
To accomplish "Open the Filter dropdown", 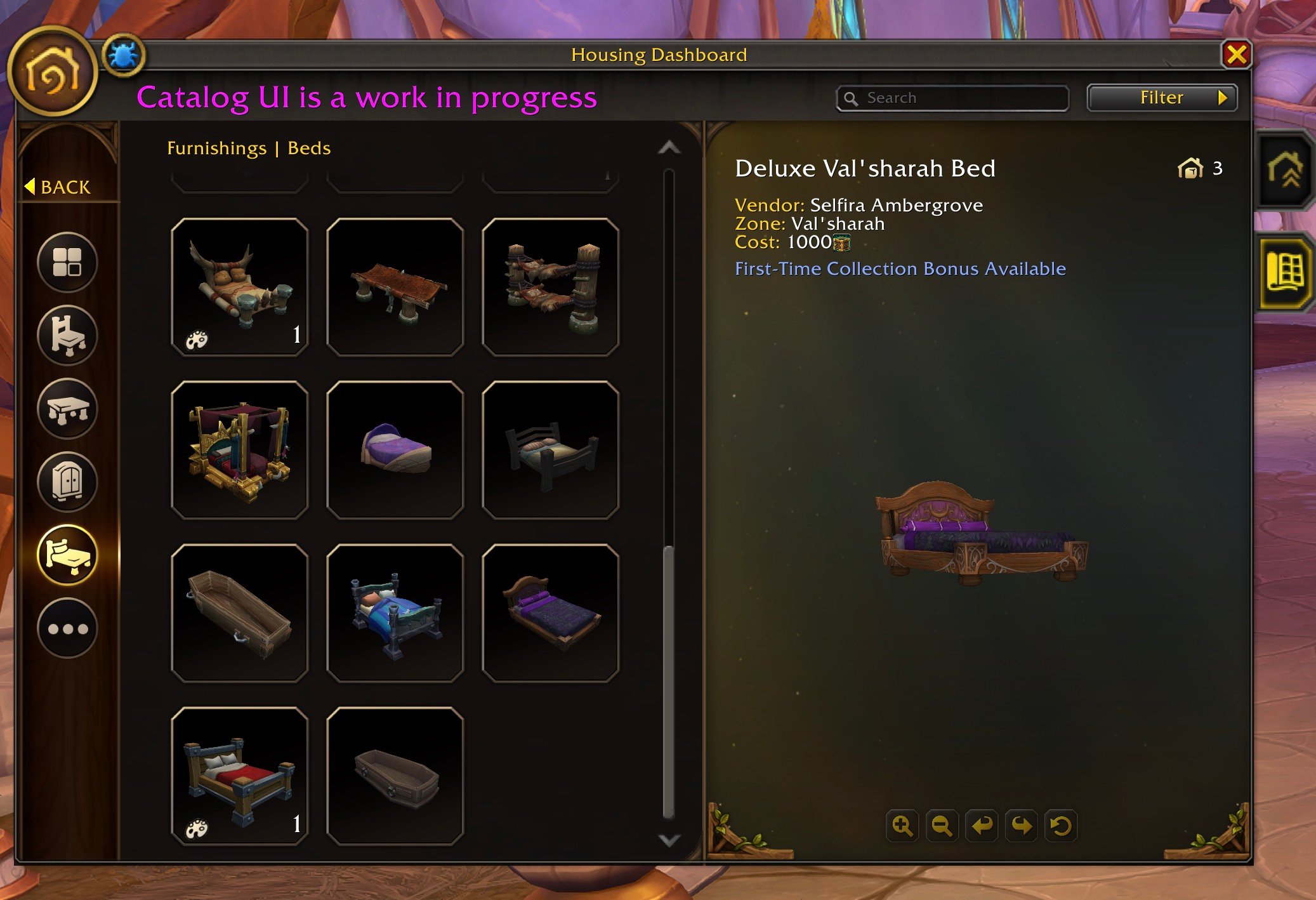I will coord(1162,98).
